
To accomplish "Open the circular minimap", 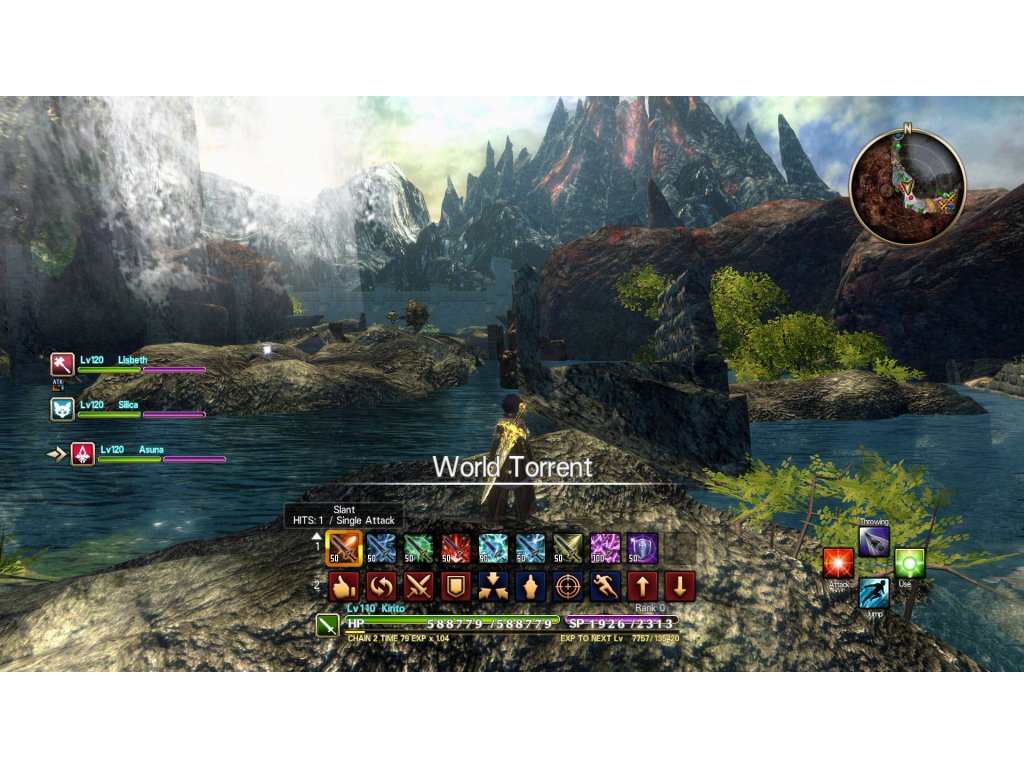I will (x=907, y=187).
